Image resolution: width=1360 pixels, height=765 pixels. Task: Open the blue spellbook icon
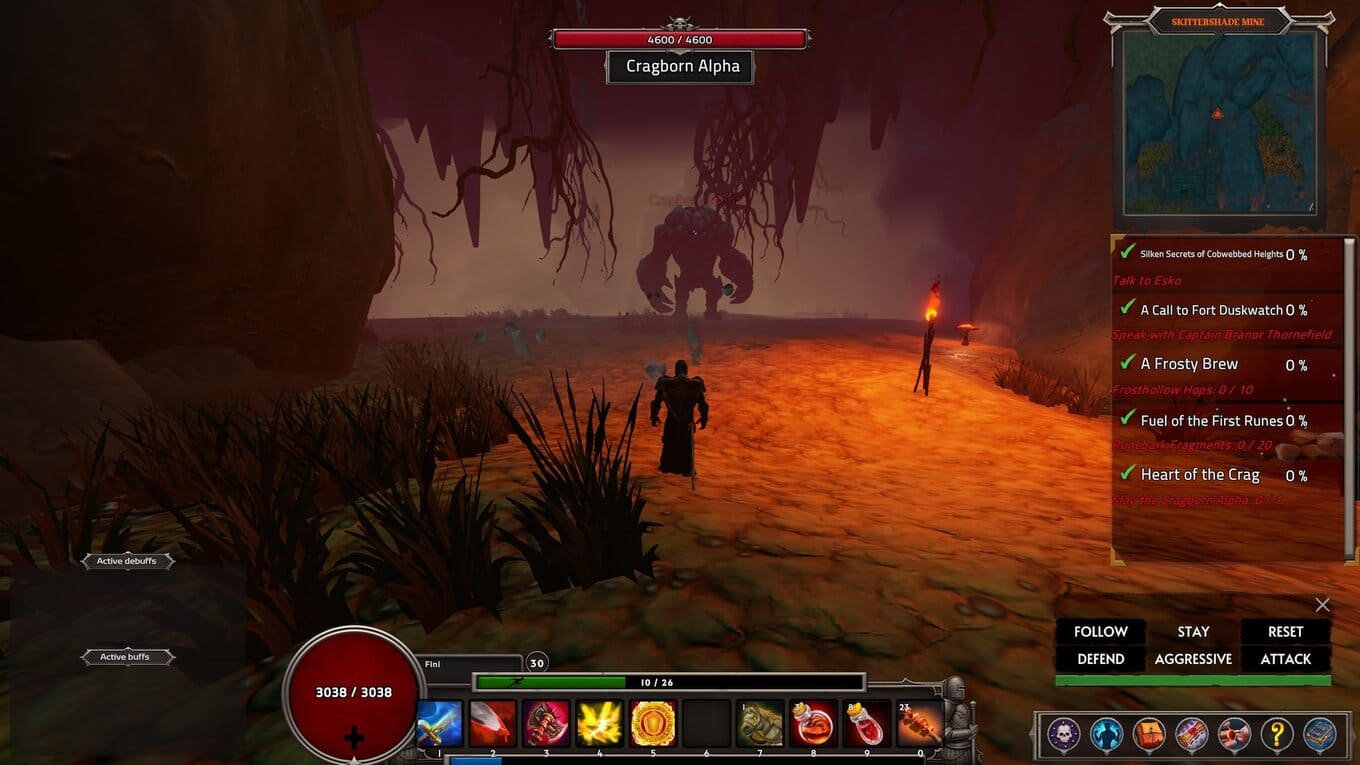(1320, 735)
